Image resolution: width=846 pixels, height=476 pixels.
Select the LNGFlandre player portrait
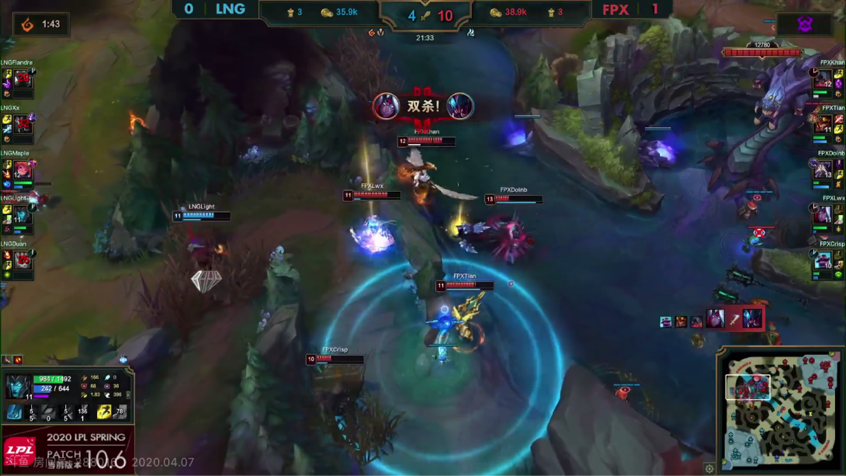tap(23, 81)
